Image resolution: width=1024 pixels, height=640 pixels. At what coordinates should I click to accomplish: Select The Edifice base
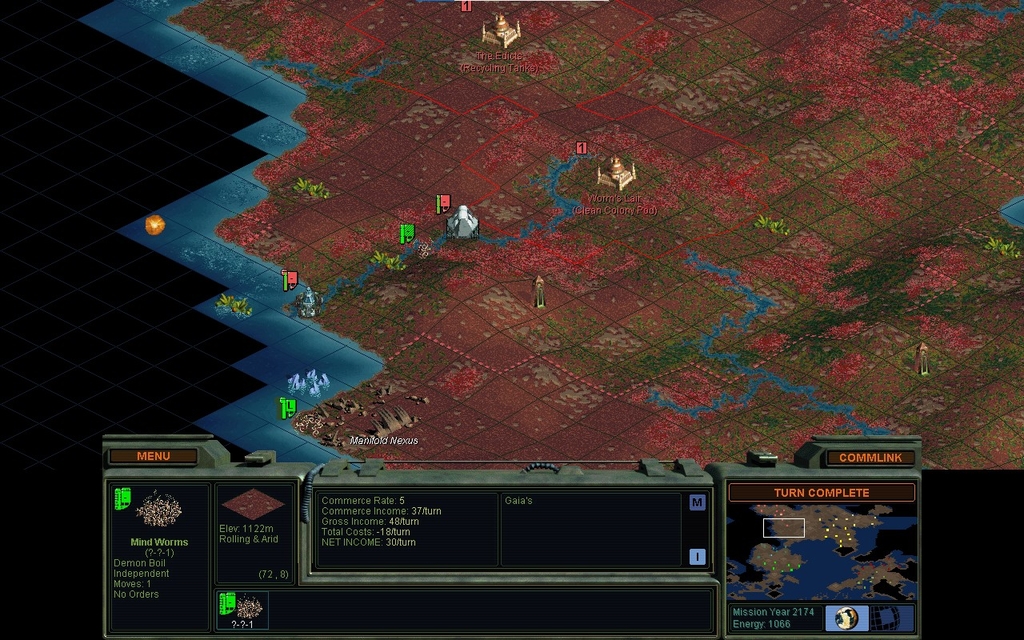501,31
